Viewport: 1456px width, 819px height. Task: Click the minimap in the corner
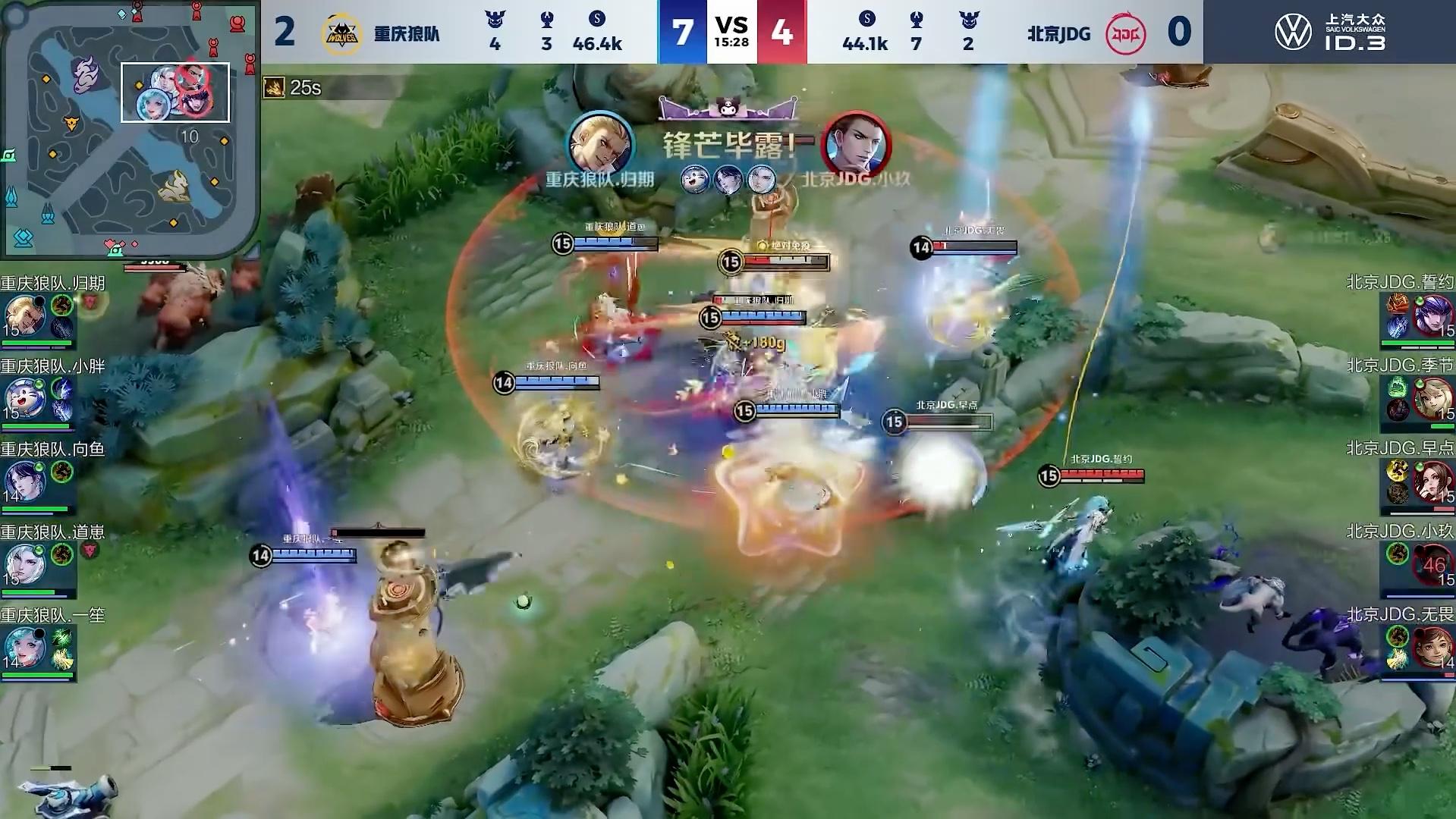click(129, 127)
